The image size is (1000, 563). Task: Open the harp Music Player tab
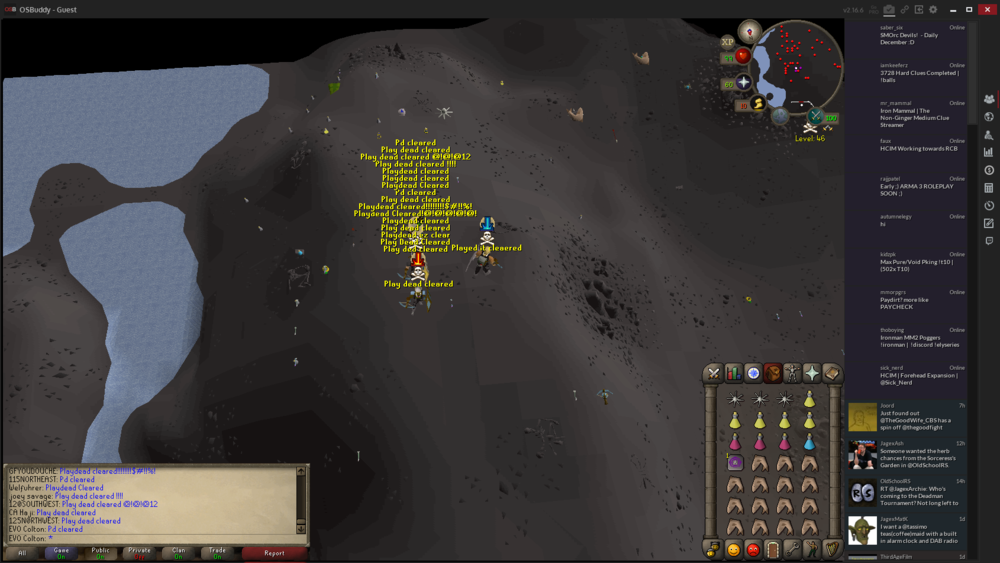pyautogui.click(x=831, y=549)
